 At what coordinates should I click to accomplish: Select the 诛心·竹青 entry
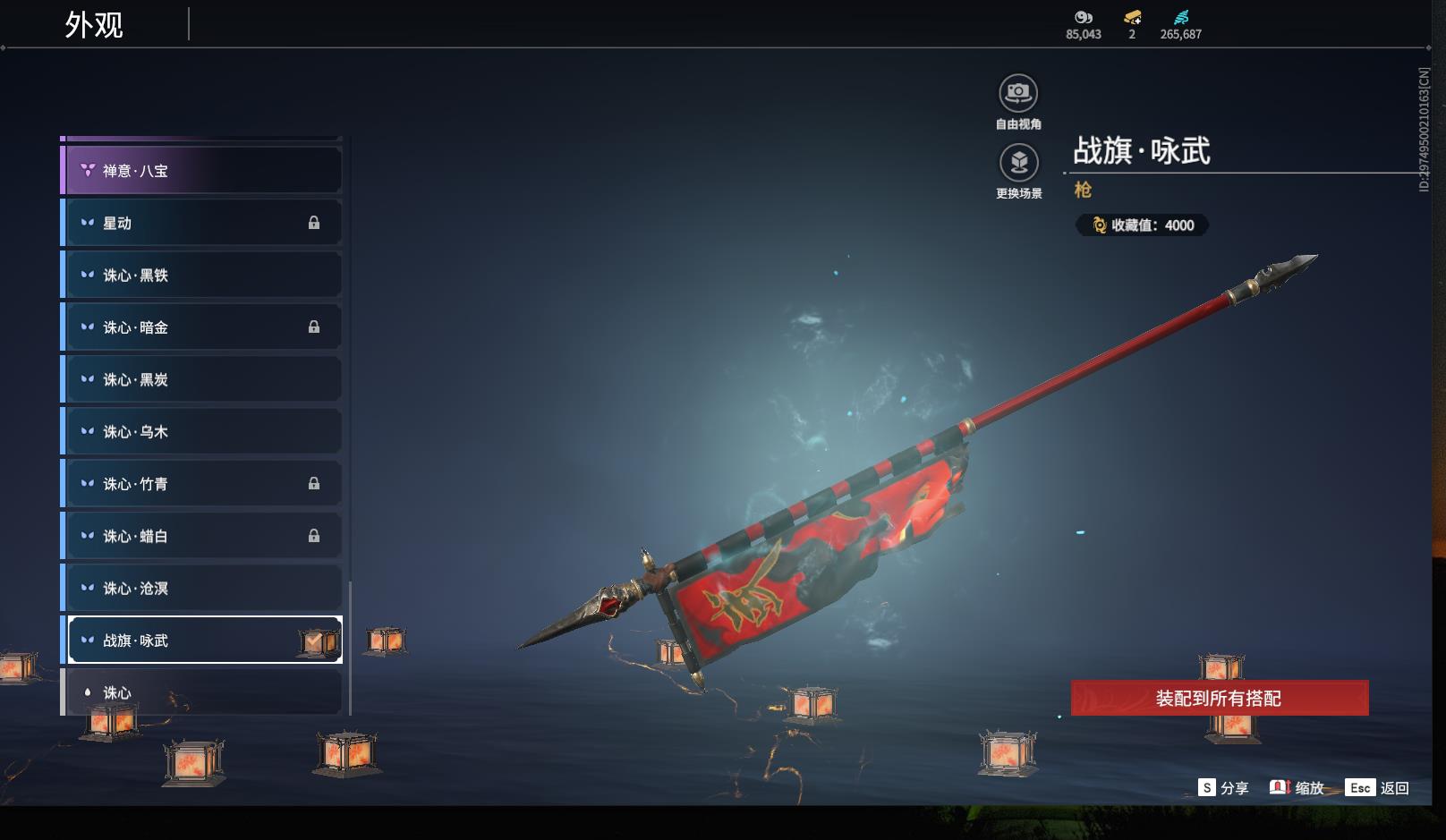(203, 483)
